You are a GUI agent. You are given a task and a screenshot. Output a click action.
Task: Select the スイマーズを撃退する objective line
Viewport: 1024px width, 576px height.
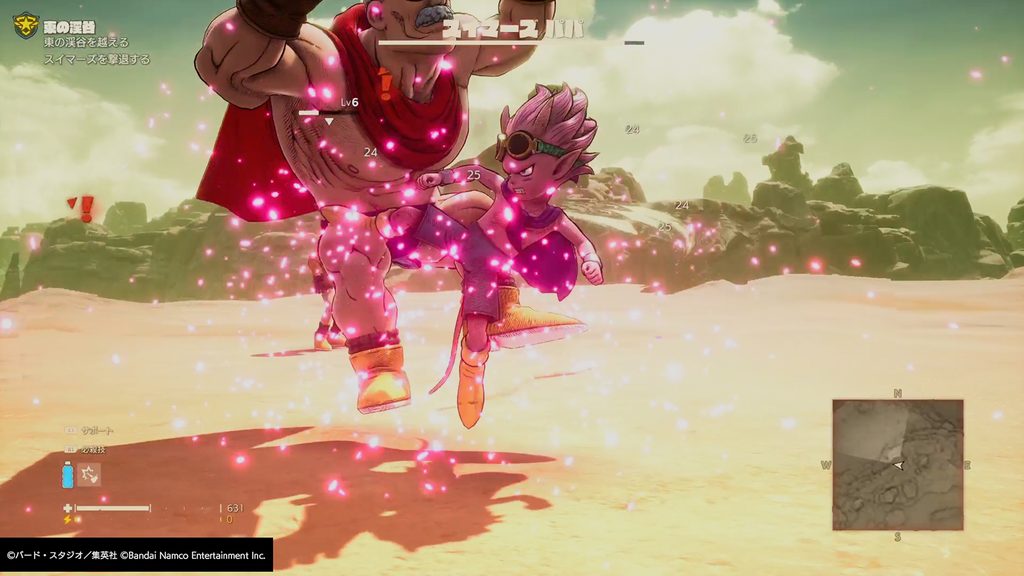97,59
